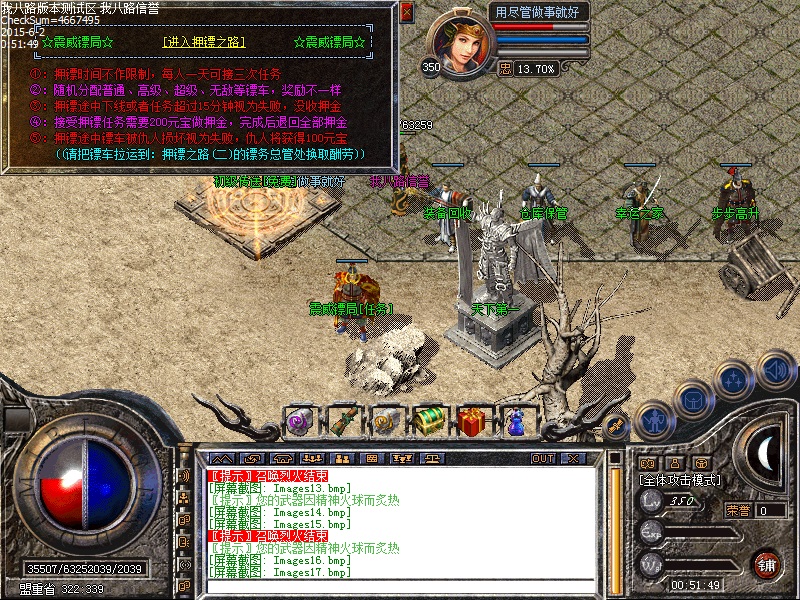Click the chat message input line
This screenshot has width=800, height=600.
[x=400, y=585]
